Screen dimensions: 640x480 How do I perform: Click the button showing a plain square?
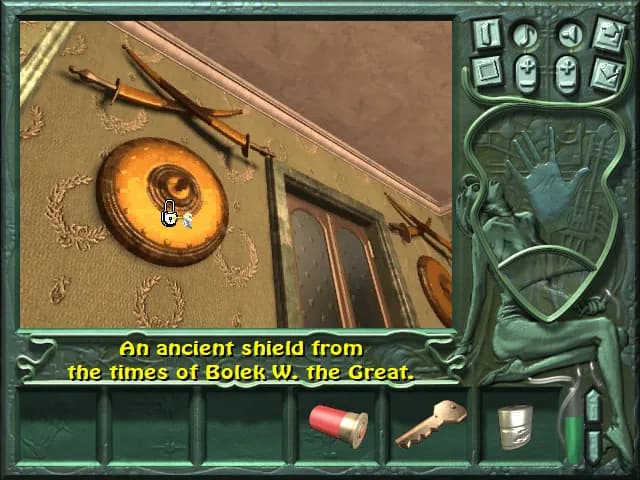pos(487,71)
